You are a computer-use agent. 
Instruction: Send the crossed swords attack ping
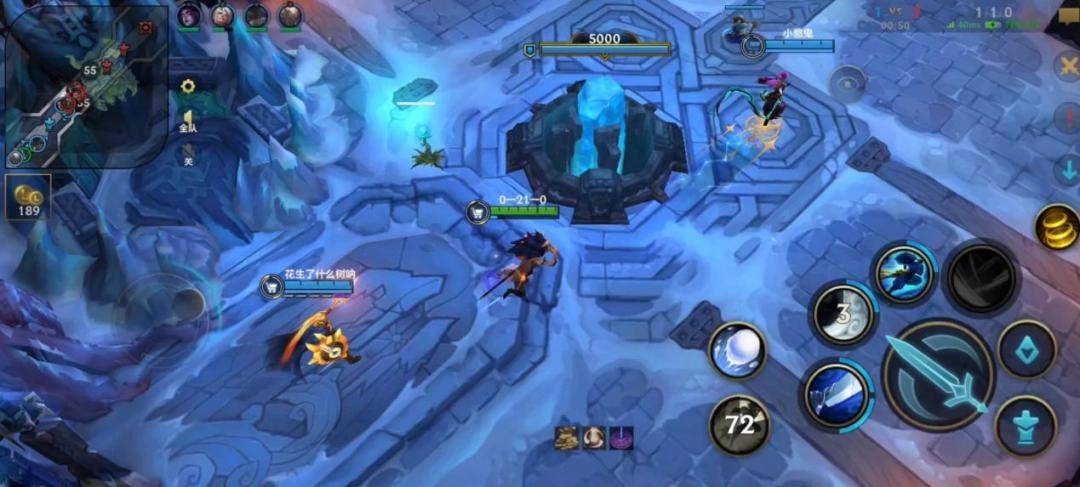click(x=1066, y=66)
